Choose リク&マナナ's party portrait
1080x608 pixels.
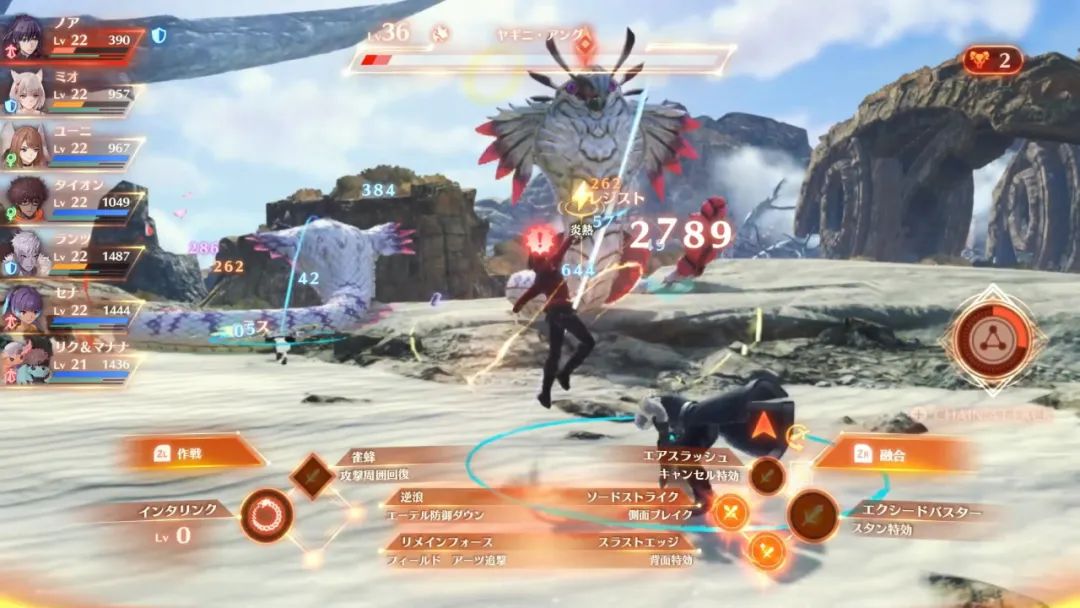pos(24,362)
